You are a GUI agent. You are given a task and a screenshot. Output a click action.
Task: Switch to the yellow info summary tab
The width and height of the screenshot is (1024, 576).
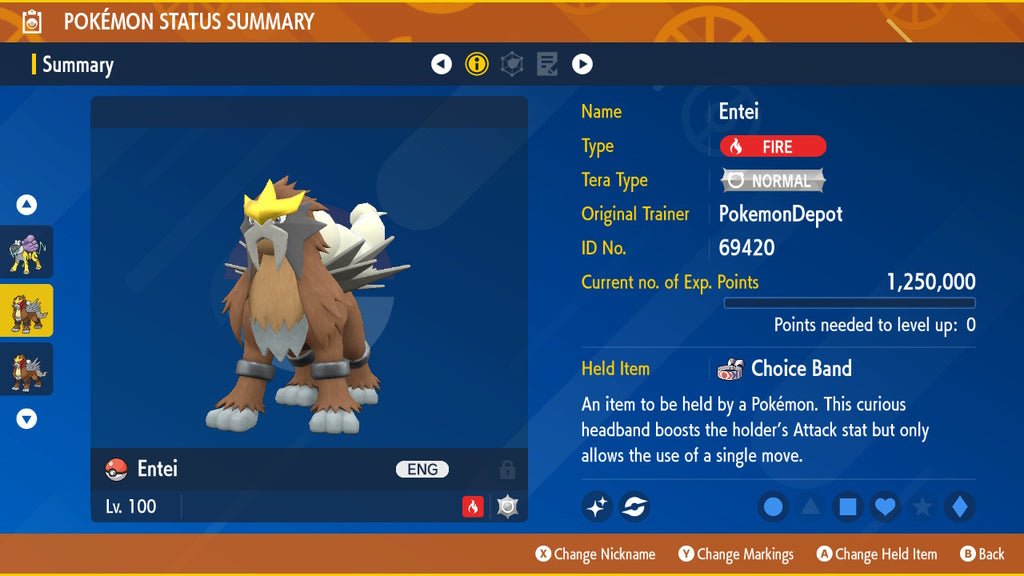click(x=477, y=65)
